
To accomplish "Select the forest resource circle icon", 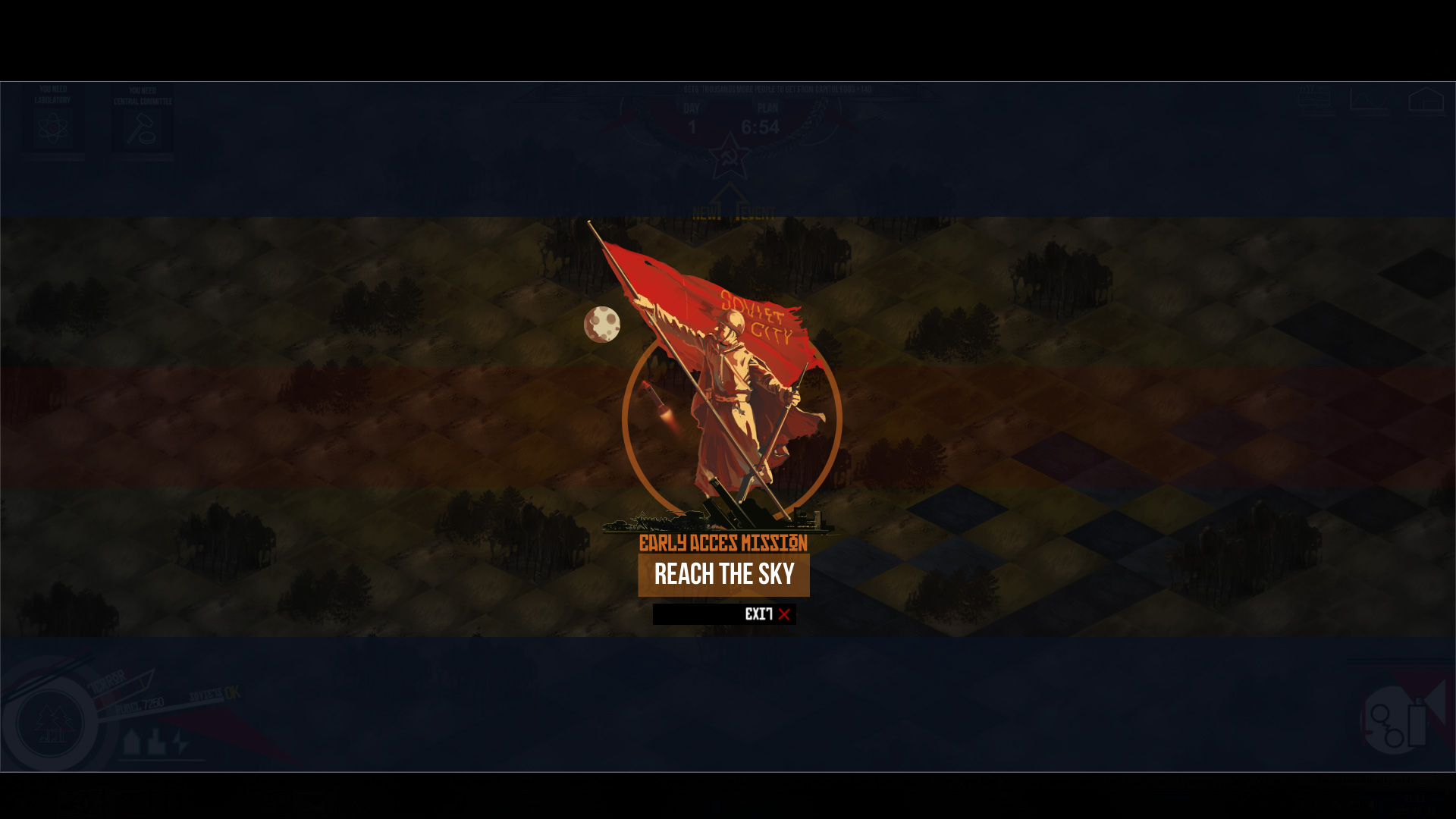I will point(49,723).
